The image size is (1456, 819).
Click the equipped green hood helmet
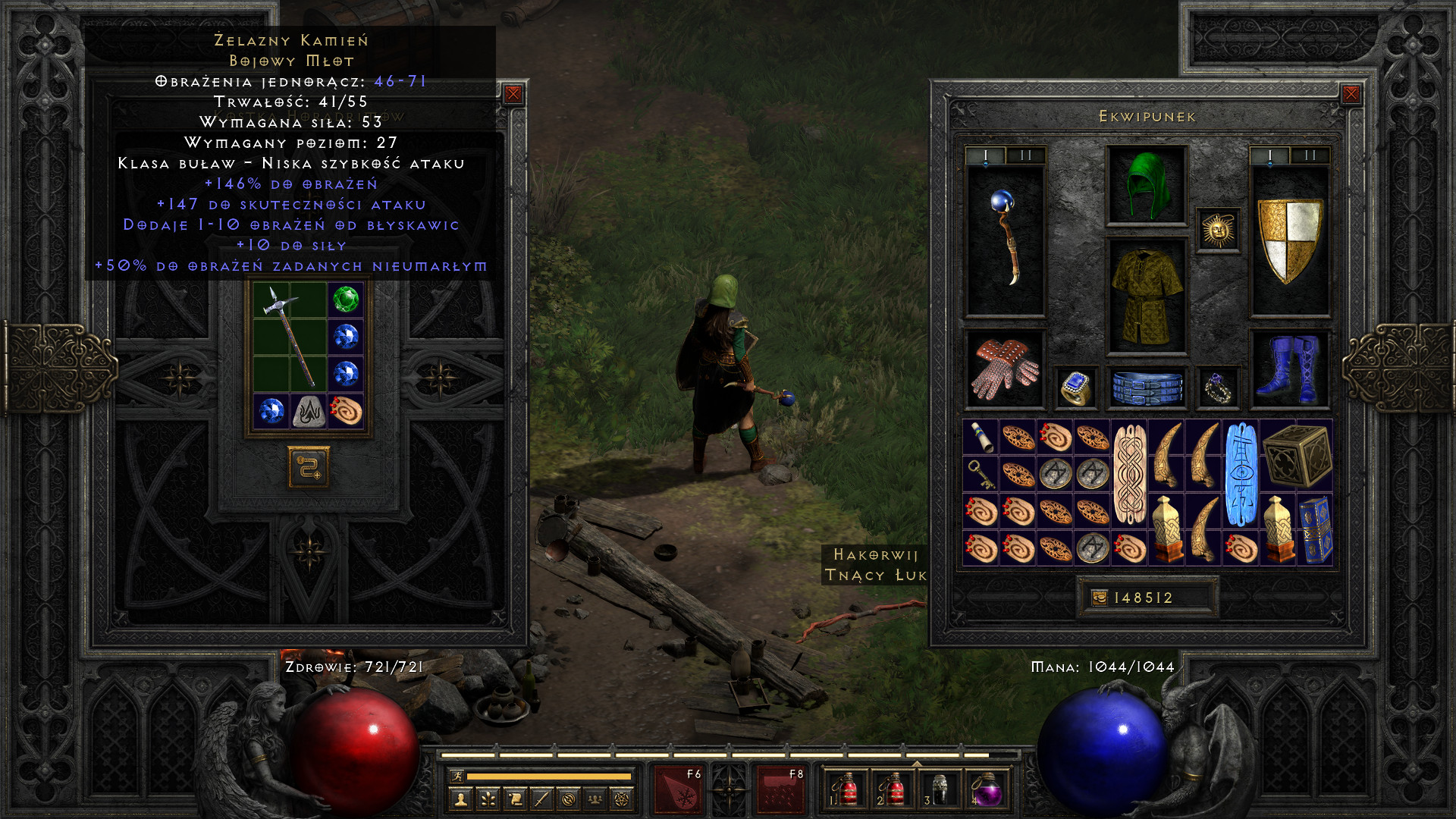click(x=1147, y=186)
